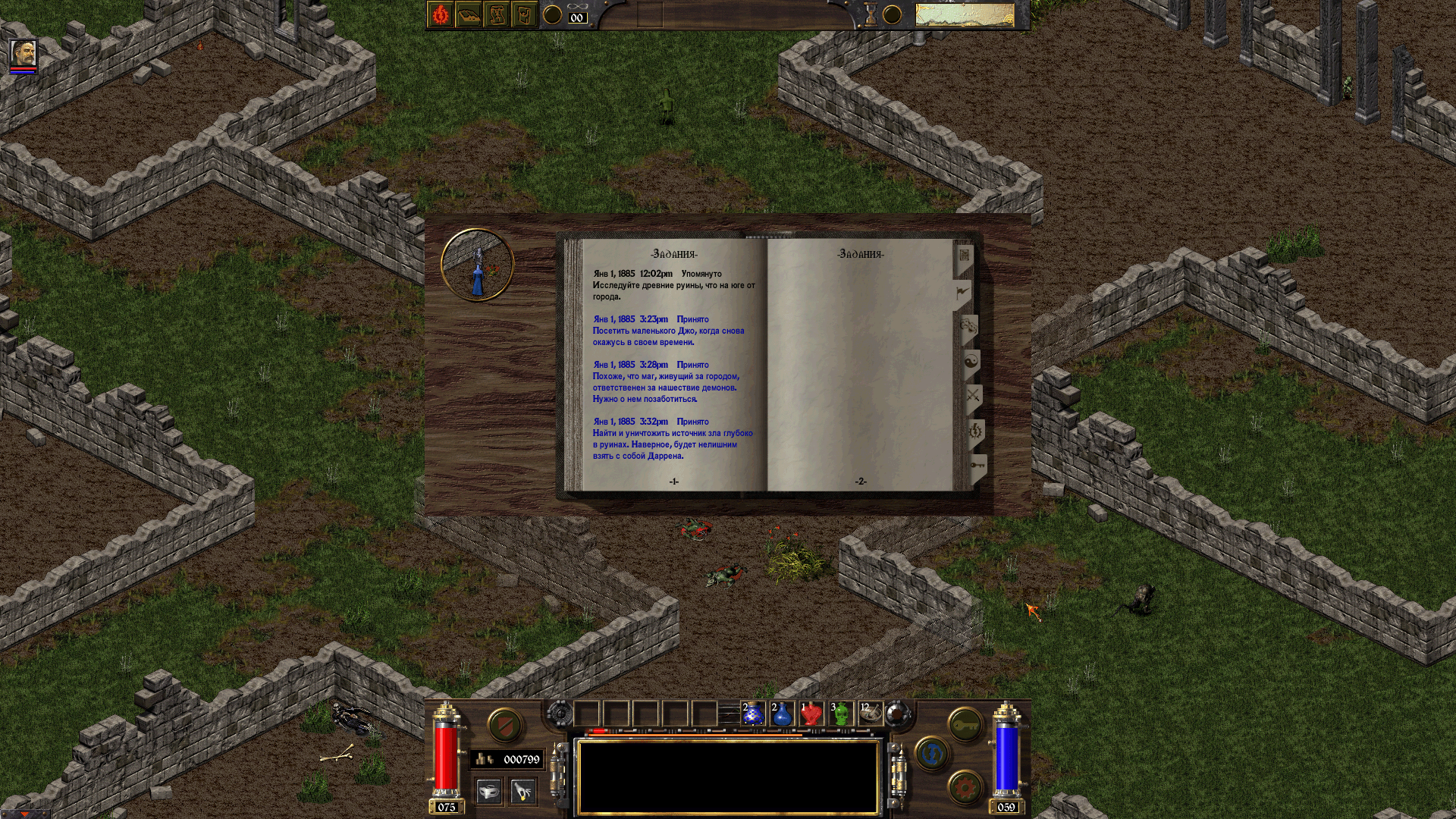The height and width of the screenshot is (819, 1456).
Task: Use the checkered blue potion in hotbar
Action: (753, 714)
